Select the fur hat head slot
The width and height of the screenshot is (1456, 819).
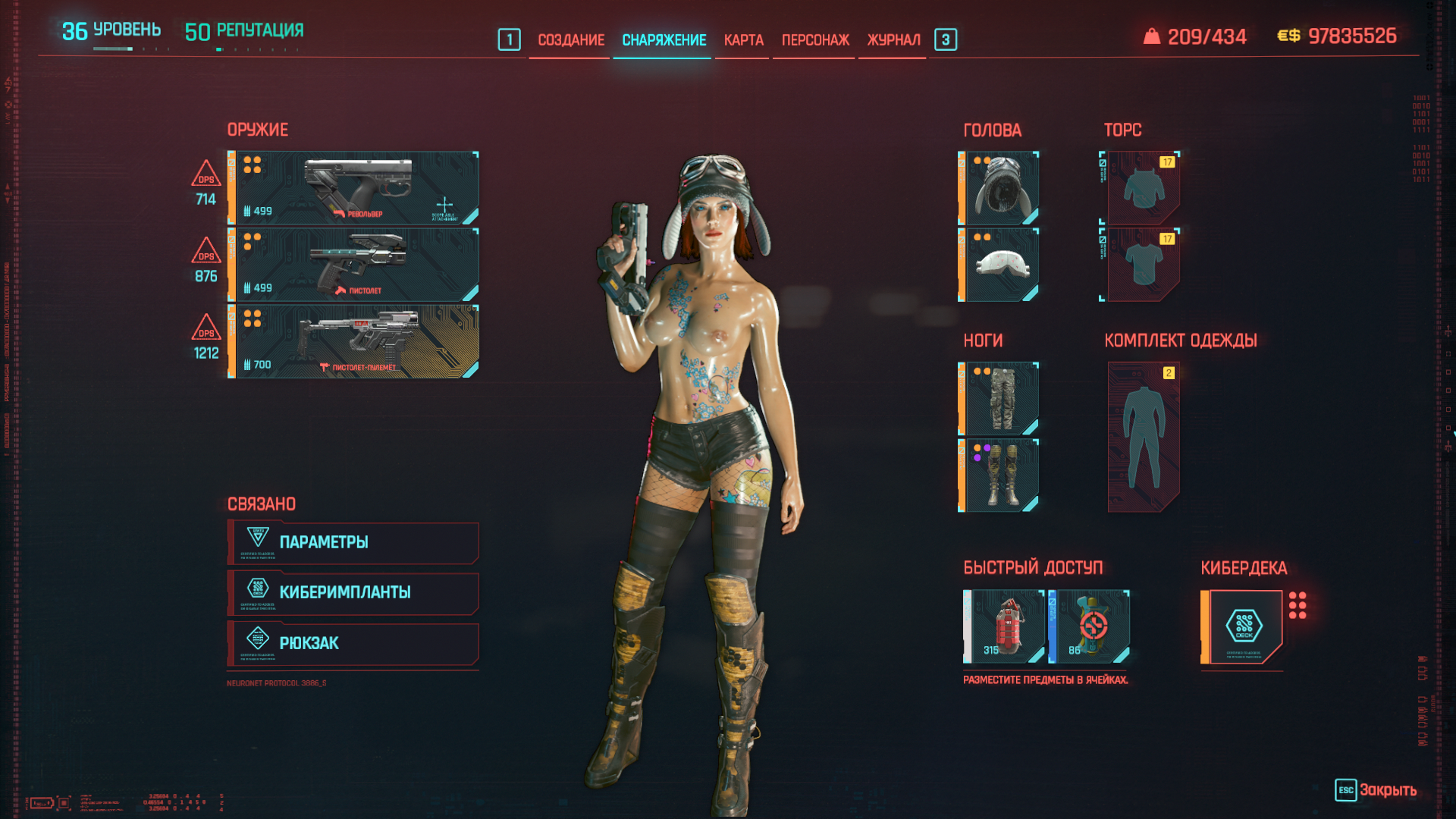[1001, 188]
